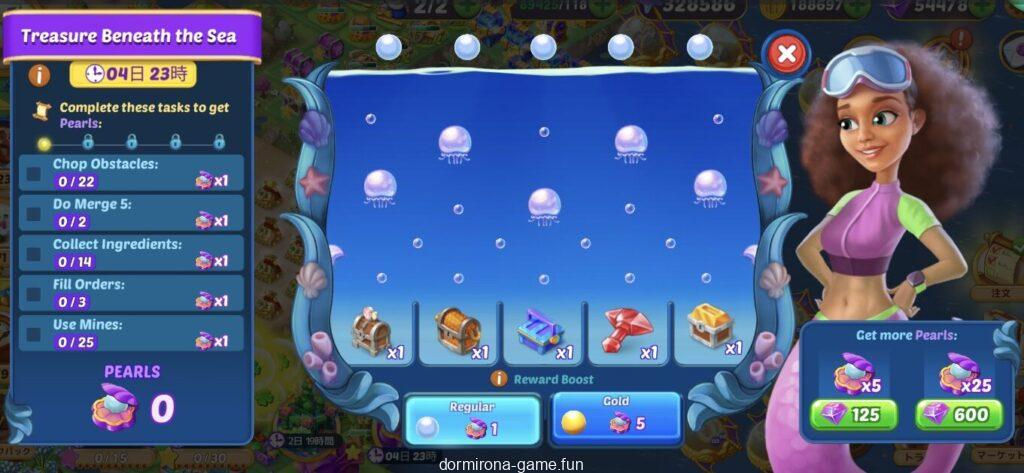Close the Treasure Beneath the Sea popup
The image size is (1024, 473).
coord(787,54)
